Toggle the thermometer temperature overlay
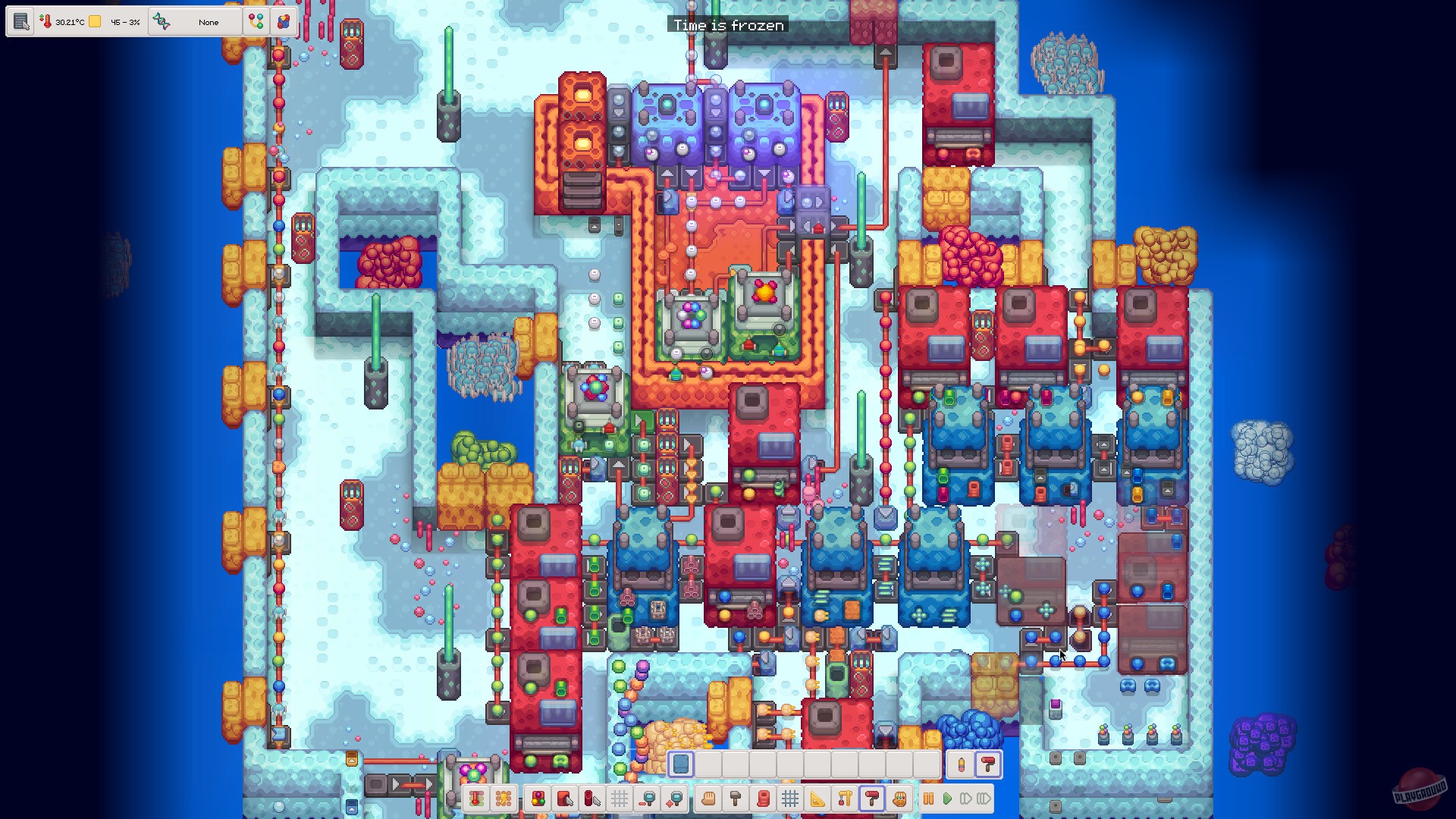The width and height of the screenshot is (1456, 819). pyautogui.click(x=478, y=799)
